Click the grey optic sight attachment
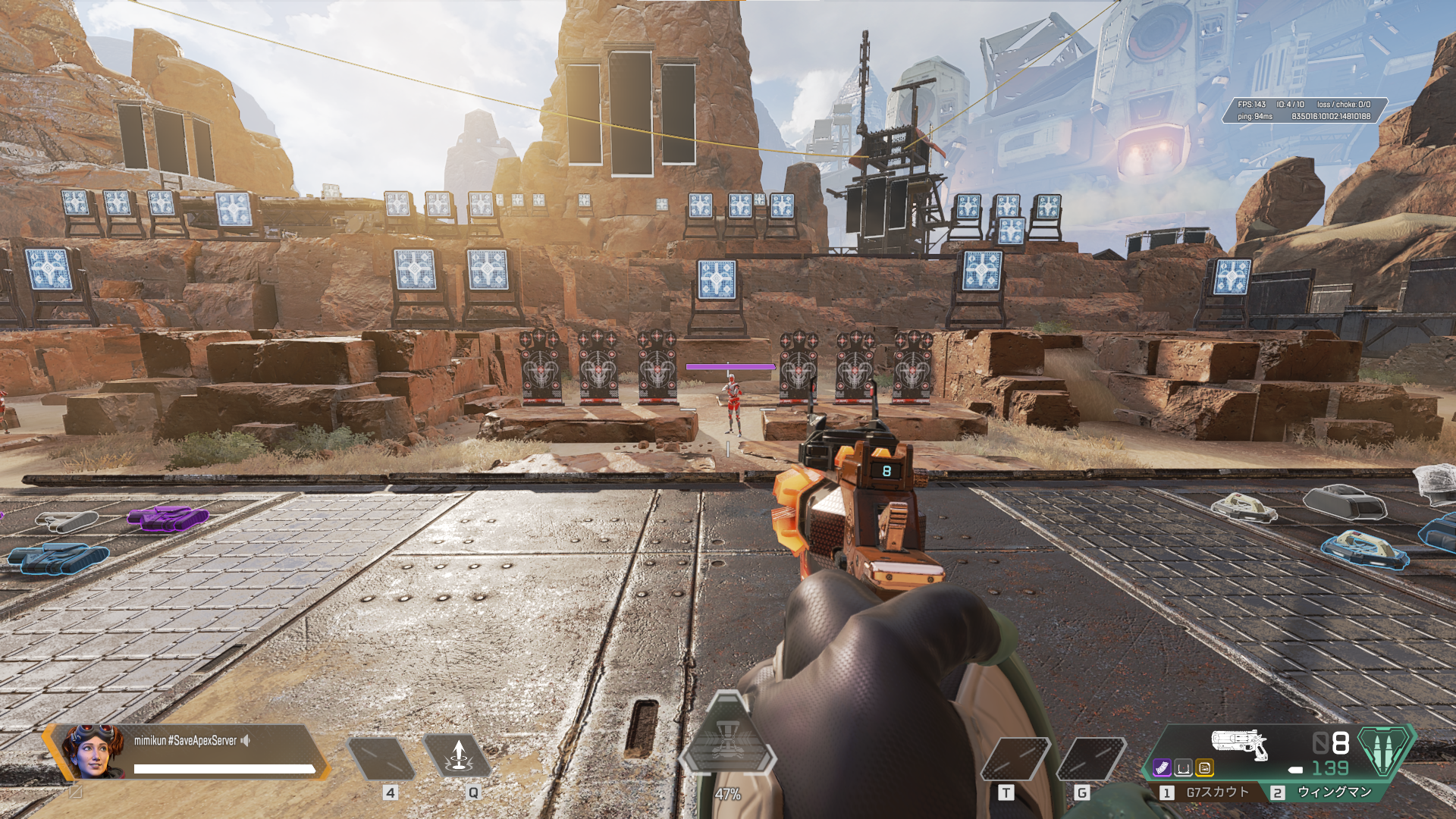1456x819 pixels. (1183, 768)
